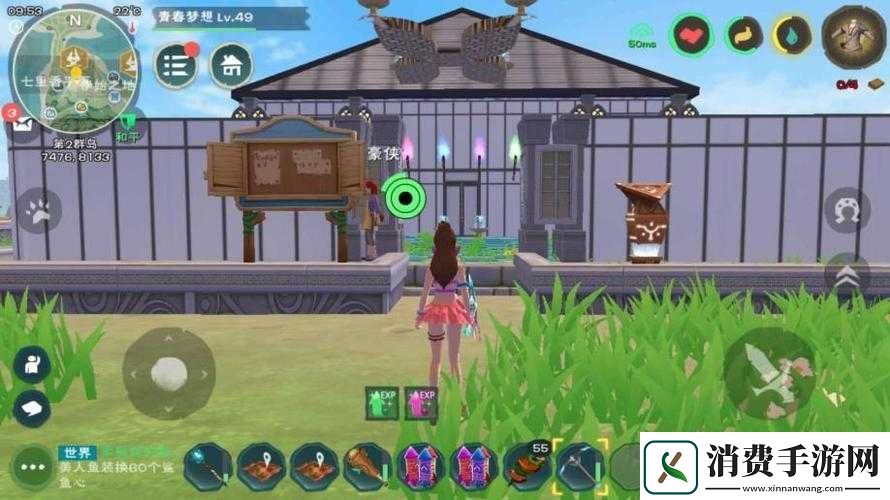The width and height of the screenshot is (890, 500).
Task: Click the green EXP buff icon
Action: click(382, 402)
